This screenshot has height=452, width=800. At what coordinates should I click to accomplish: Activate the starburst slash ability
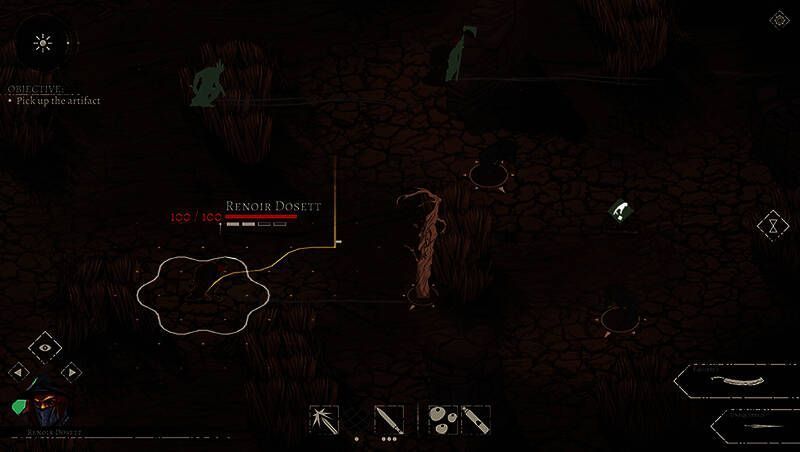[324, 419]
